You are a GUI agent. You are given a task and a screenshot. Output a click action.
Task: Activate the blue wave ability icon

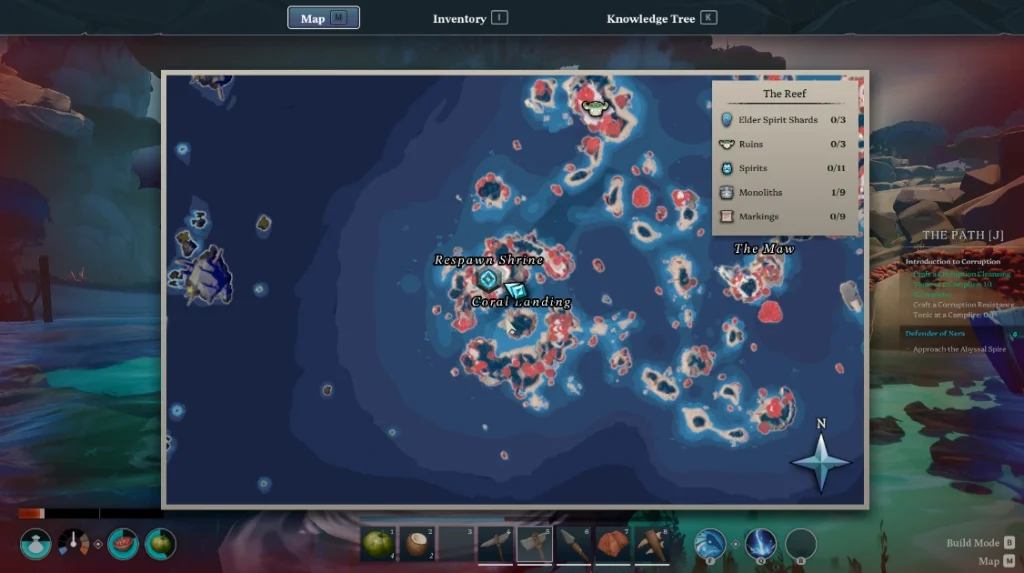pos(710,544)
